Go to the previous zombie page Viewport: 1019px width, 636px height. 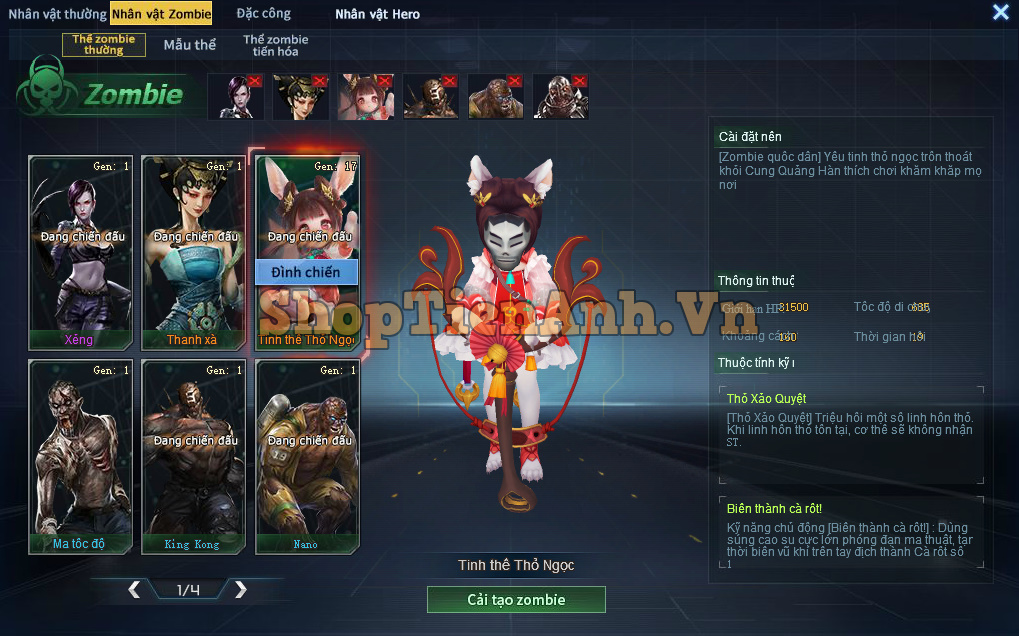tap(134, 590)
